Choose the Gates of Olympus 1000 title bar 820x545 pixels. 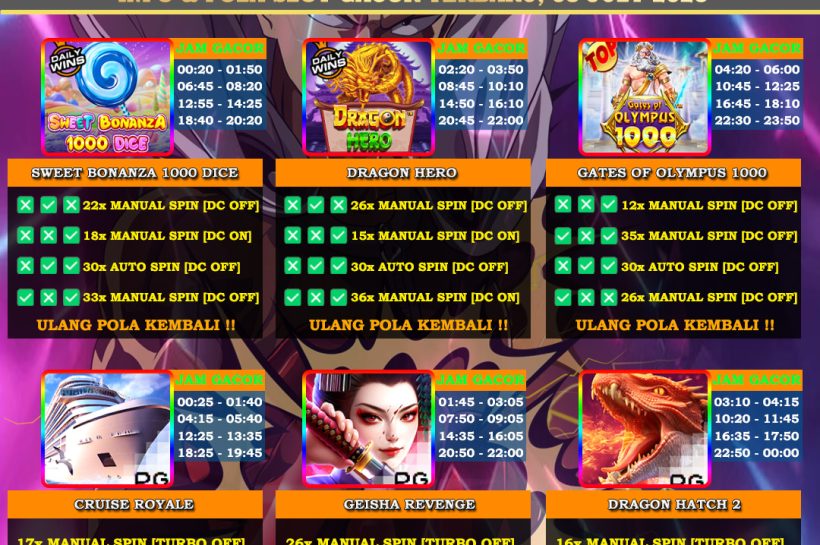point(672,173)
